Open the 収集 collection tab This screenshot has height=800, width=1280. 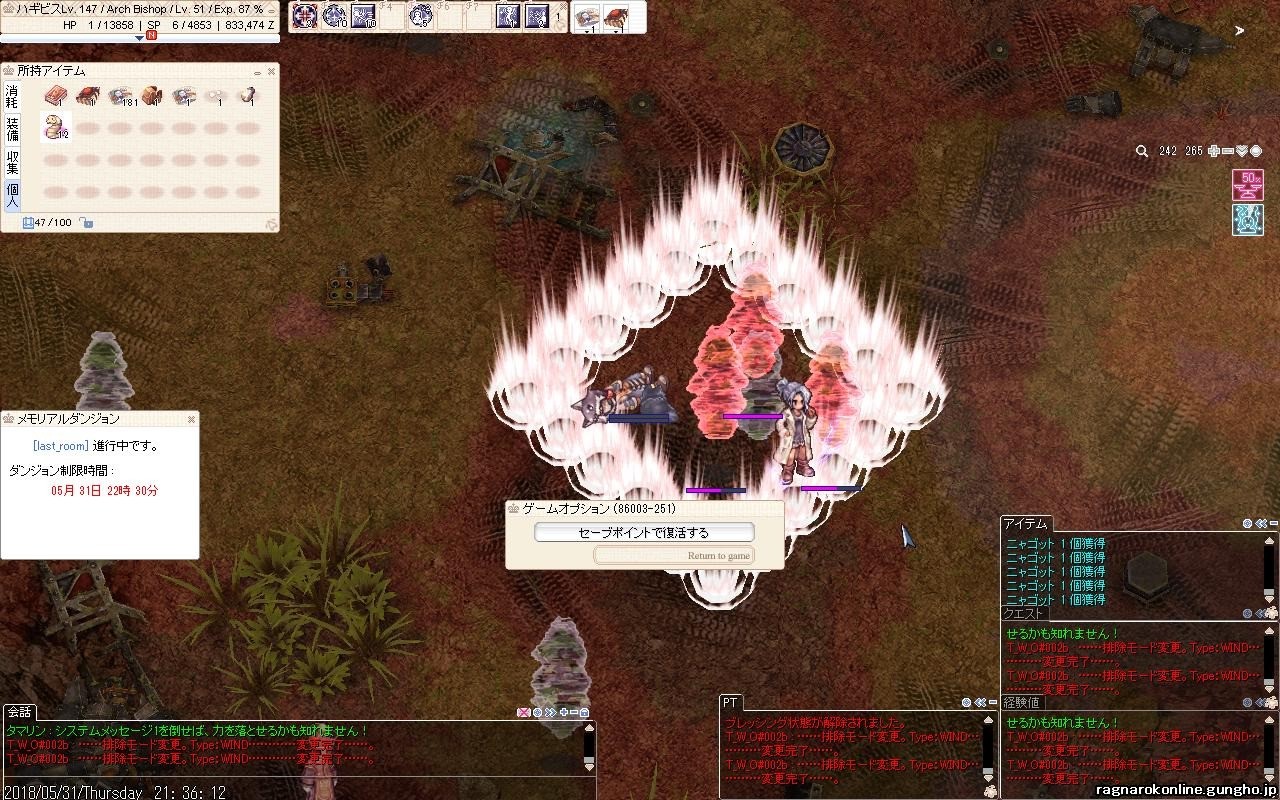[x=13, y=161]
